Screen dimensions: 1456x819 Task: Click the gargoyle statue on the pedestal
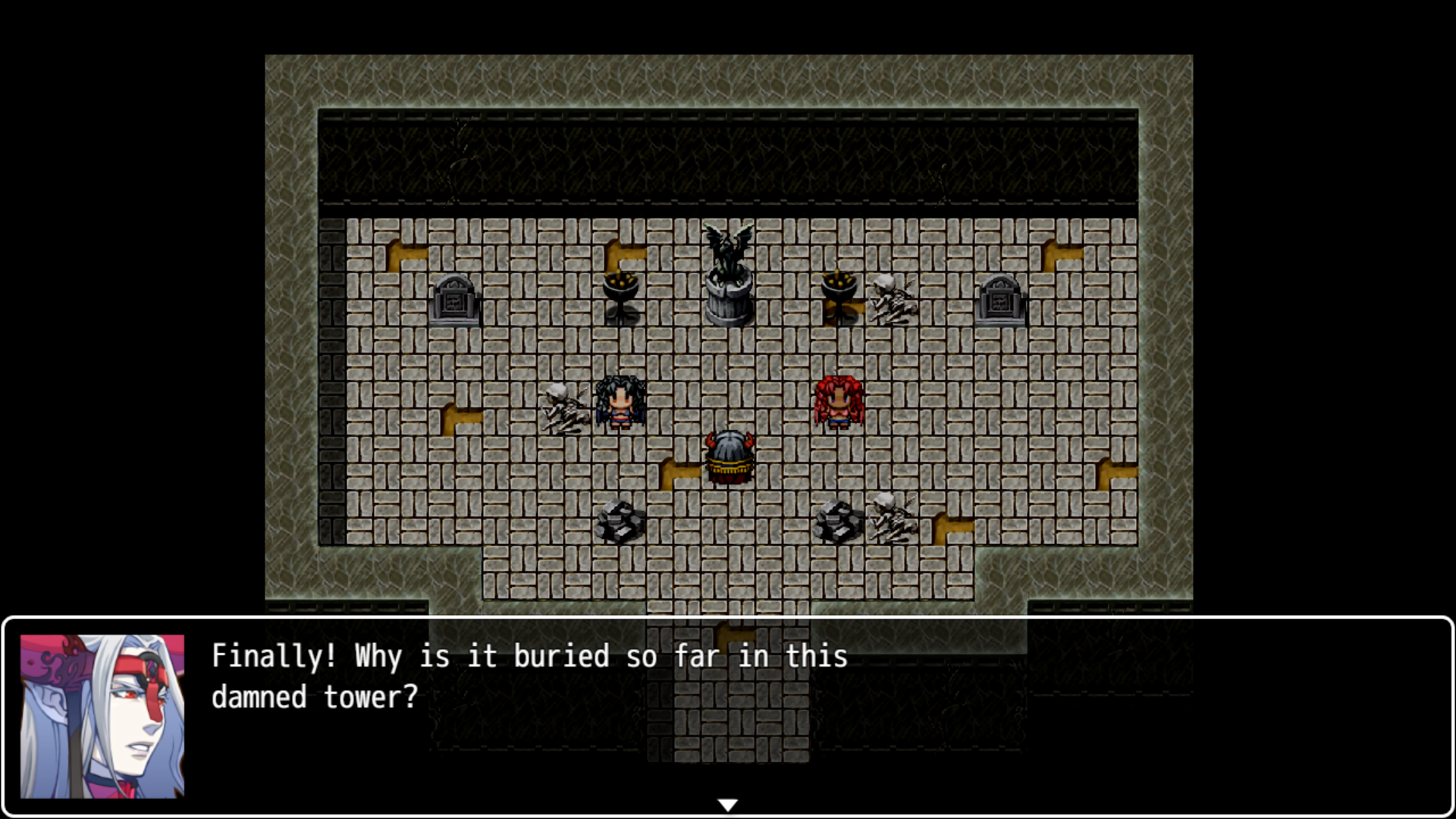727,269
